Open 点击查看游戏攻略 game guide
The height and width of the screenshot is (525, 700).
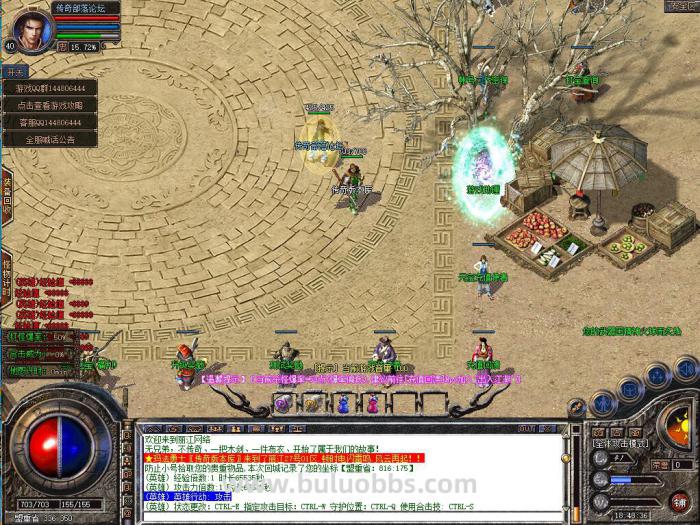[49, 105]
